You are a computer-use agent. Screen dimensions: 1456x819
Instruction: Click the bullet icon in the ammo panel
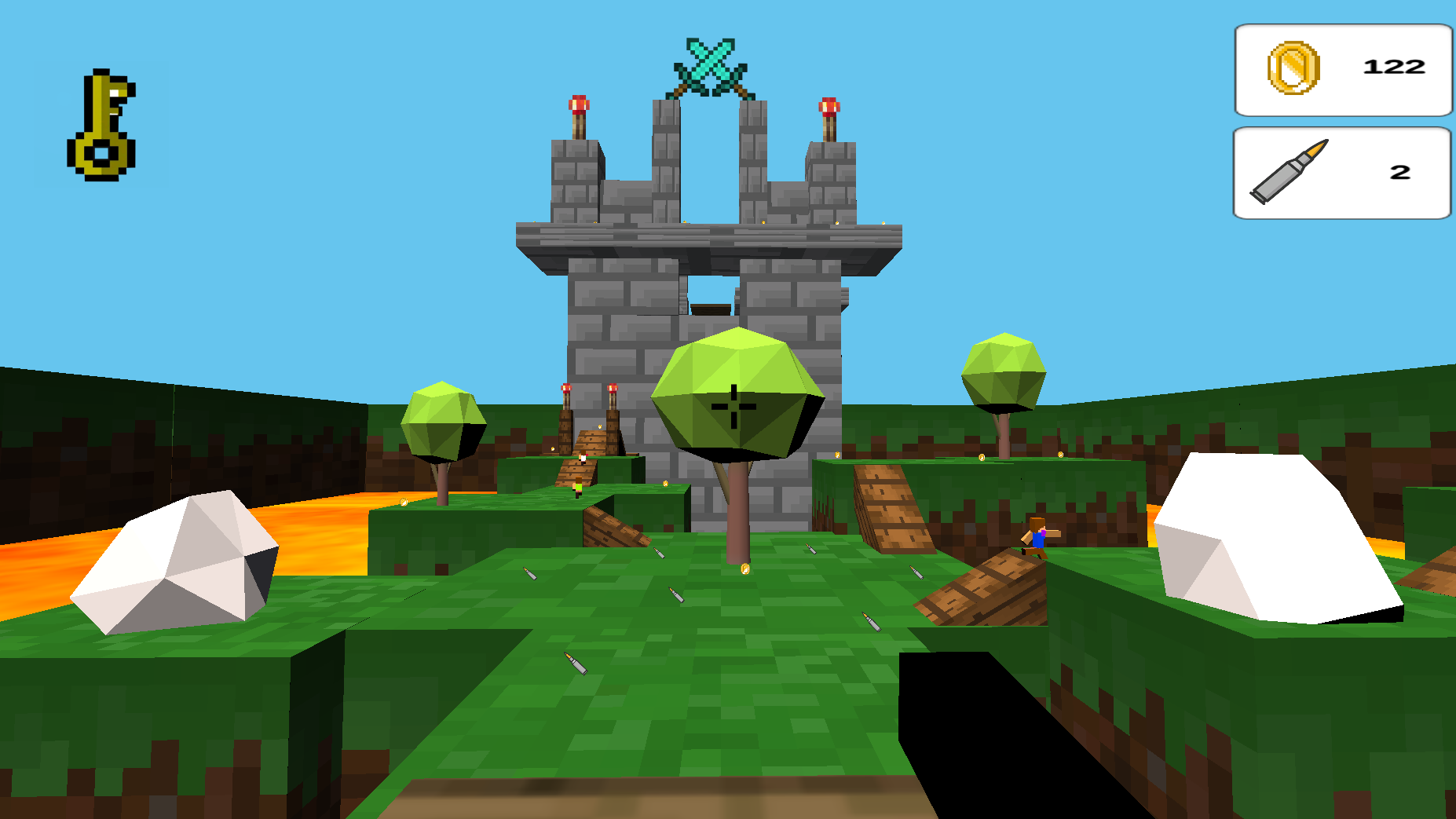(x=1288, y=171)
